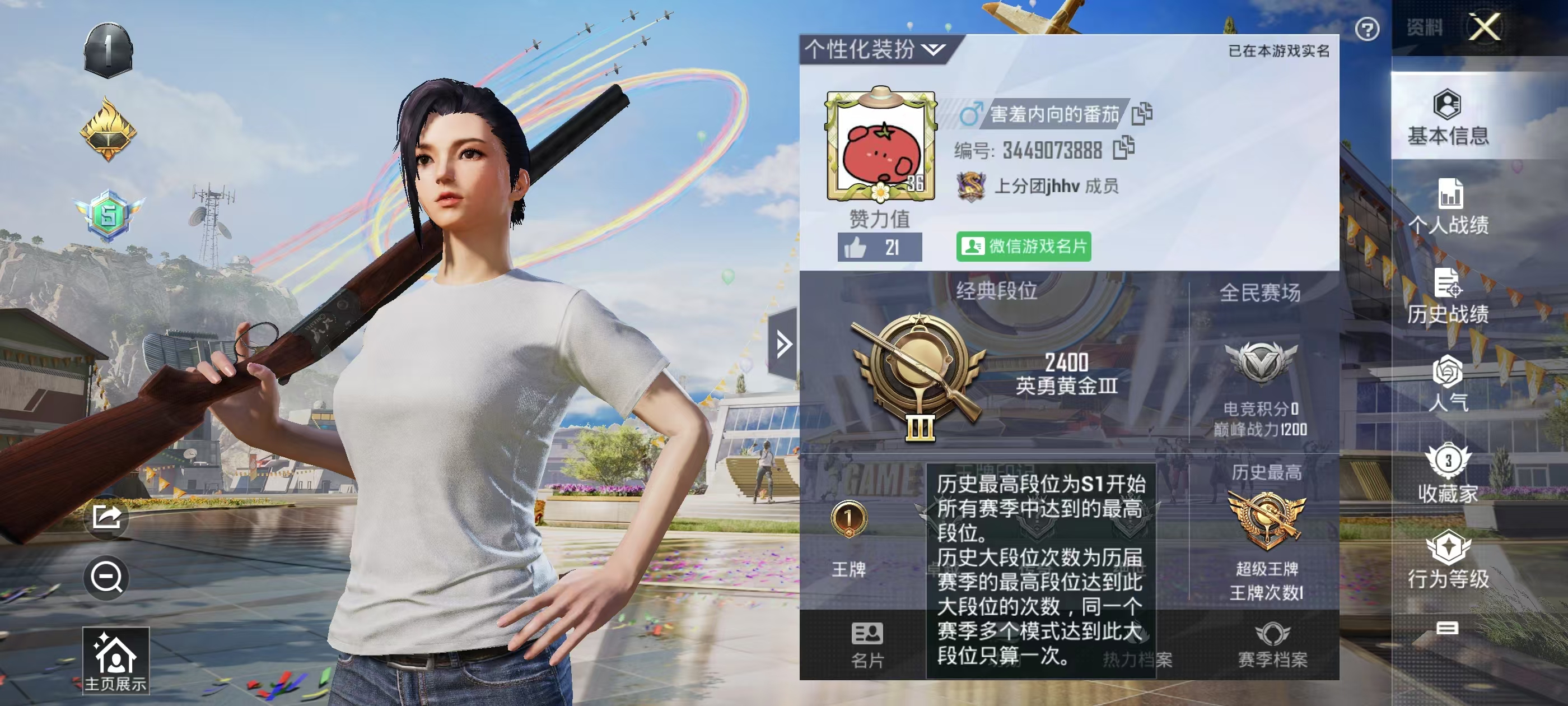Screen dimensions: 1568x706
Task: Switch to the 基本信息 tab
Action: coord(1448,117)
